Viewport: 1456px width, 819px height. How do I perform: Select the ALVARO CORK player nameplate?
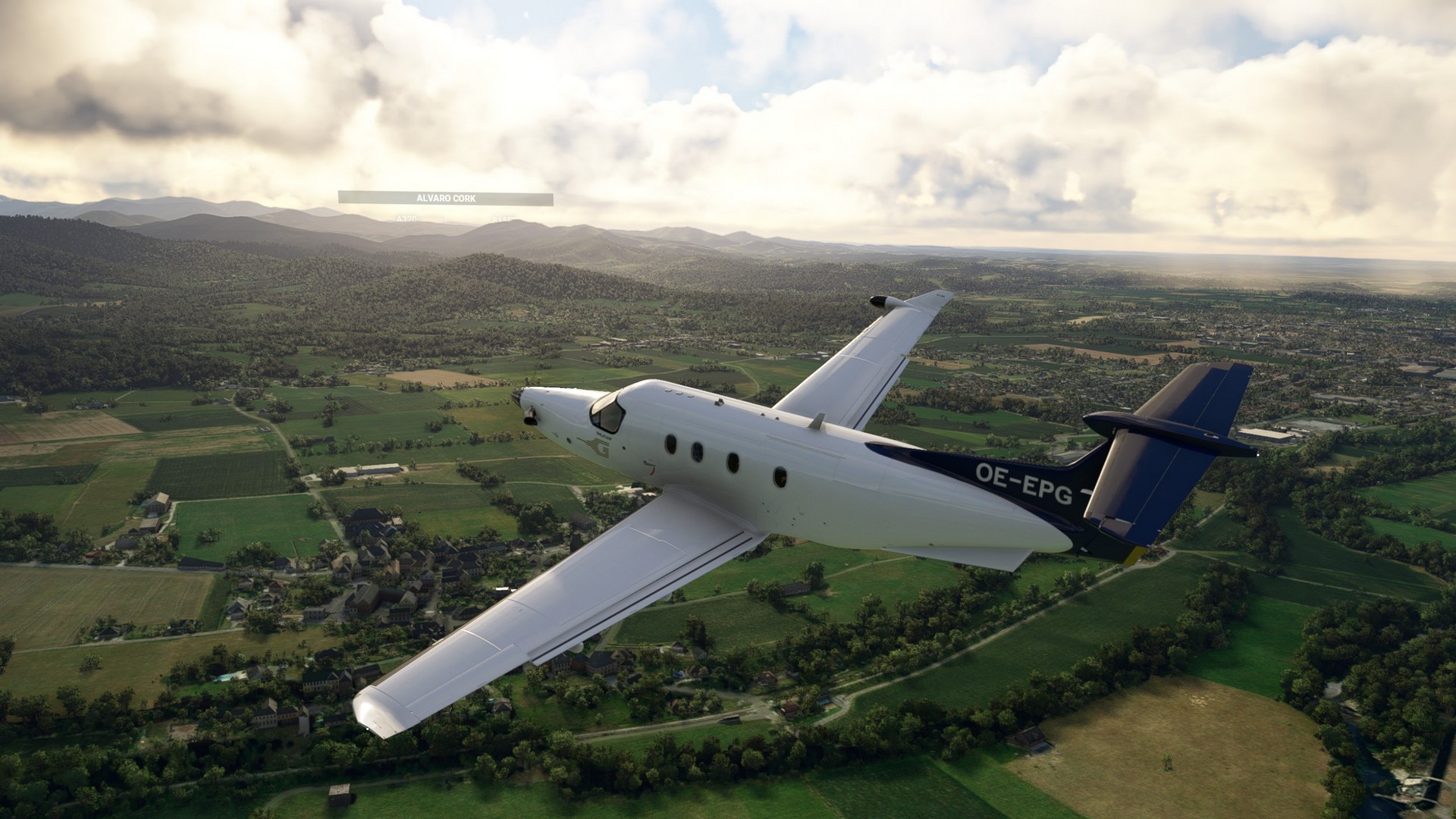(x=446, y=199)
